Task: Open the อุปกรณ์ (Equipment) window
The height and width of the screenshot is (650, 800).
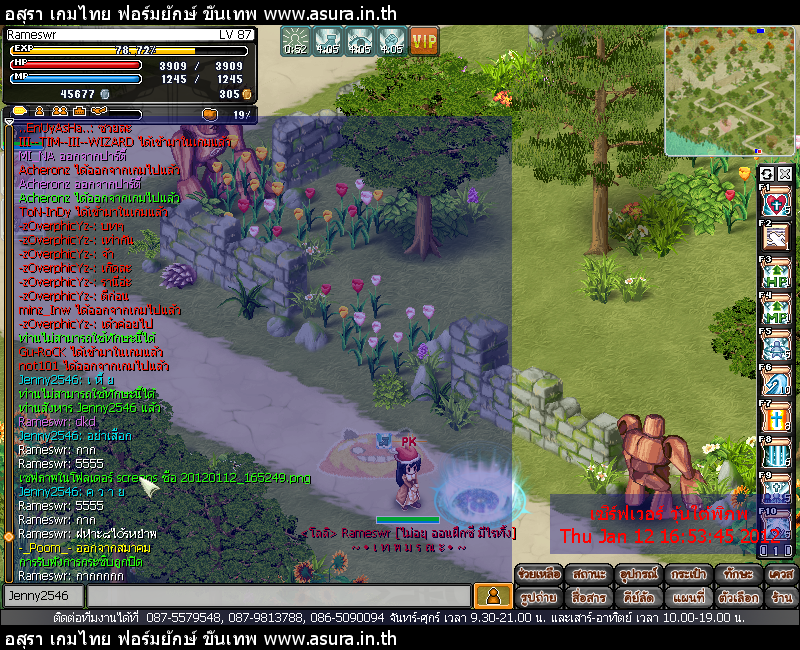Action: [x=641, y=575]
